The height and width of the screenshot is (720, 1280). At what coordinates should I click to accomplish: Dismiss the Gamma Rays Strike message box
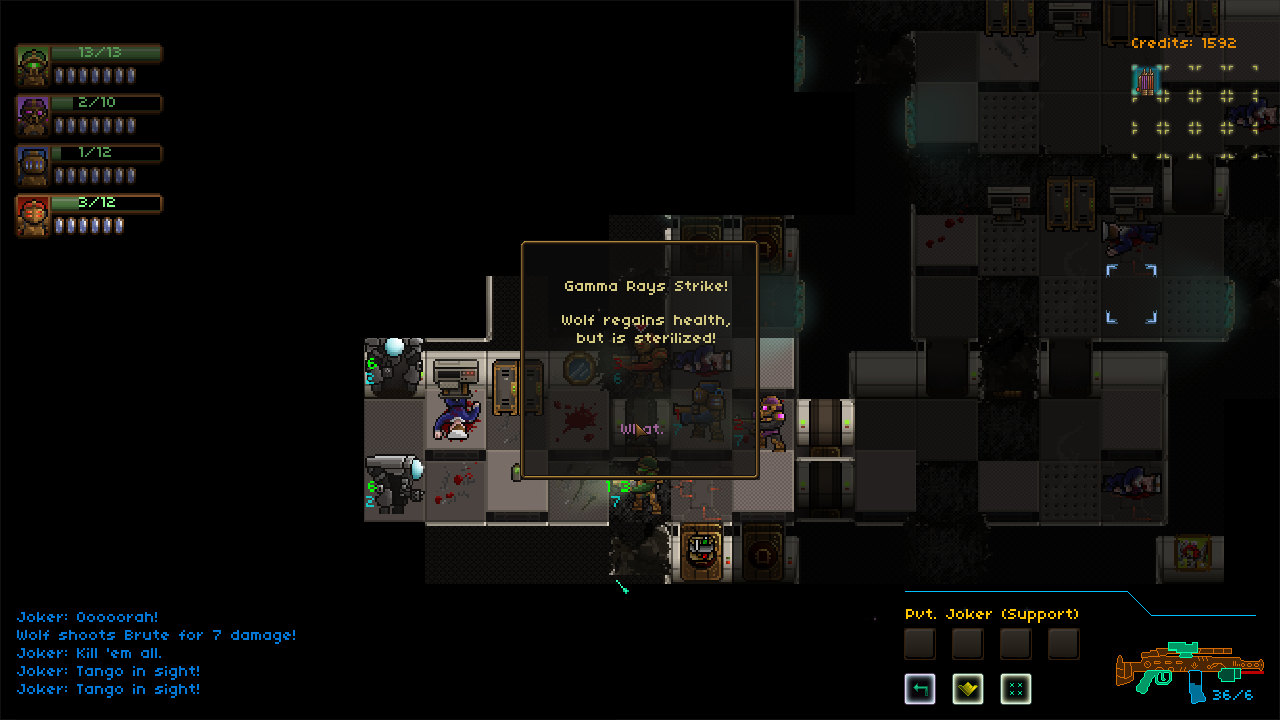point(640,360)
